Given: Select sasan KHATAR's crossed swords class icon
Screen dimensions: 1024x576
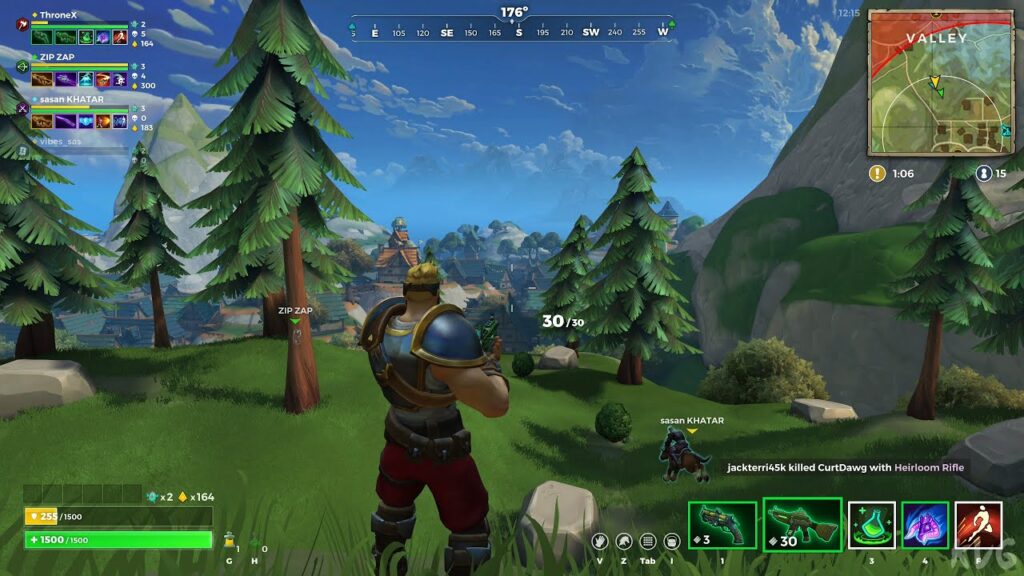Looking at the screenshot, I should pyautogui.click(x=21, y=108).
